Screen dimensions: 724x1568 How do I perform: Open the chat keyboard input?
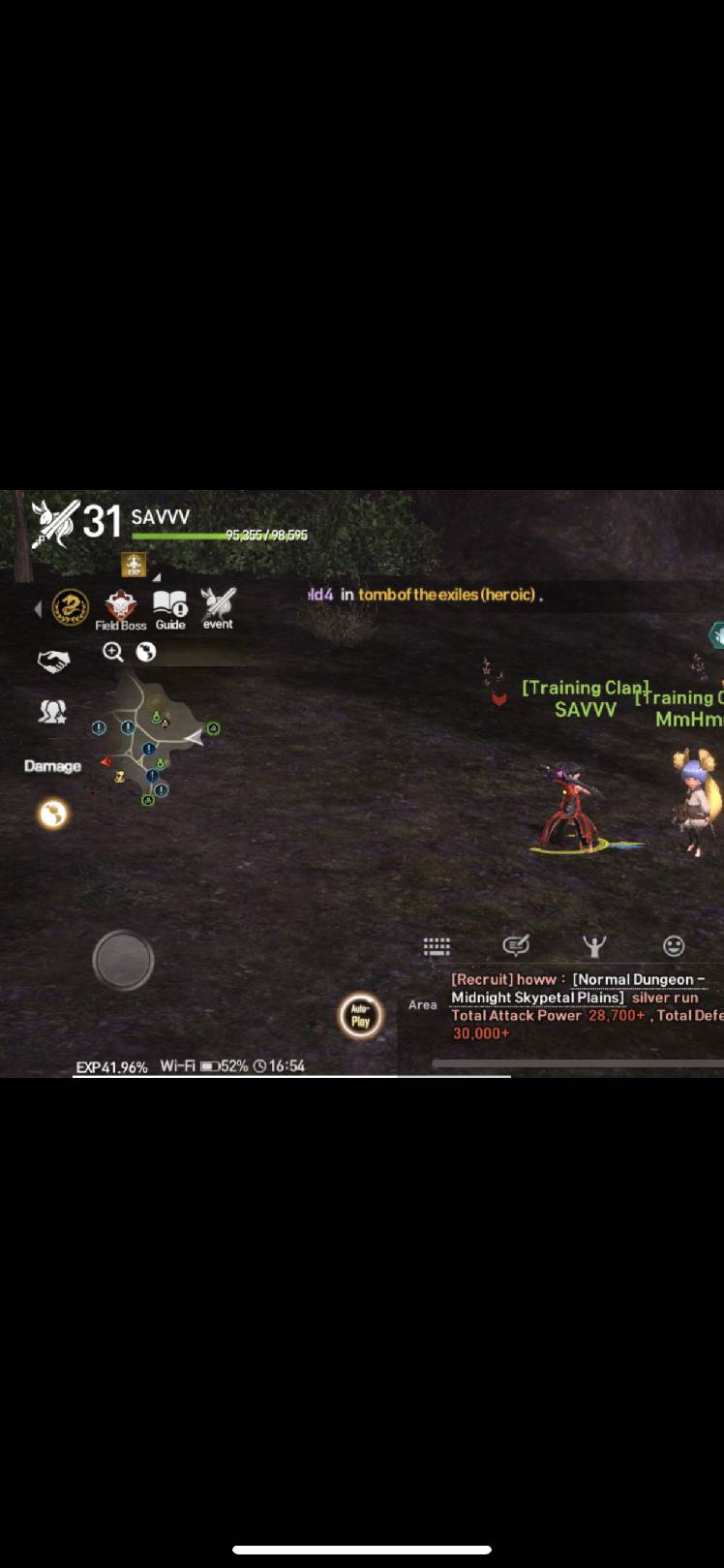(x=437, y=946)
